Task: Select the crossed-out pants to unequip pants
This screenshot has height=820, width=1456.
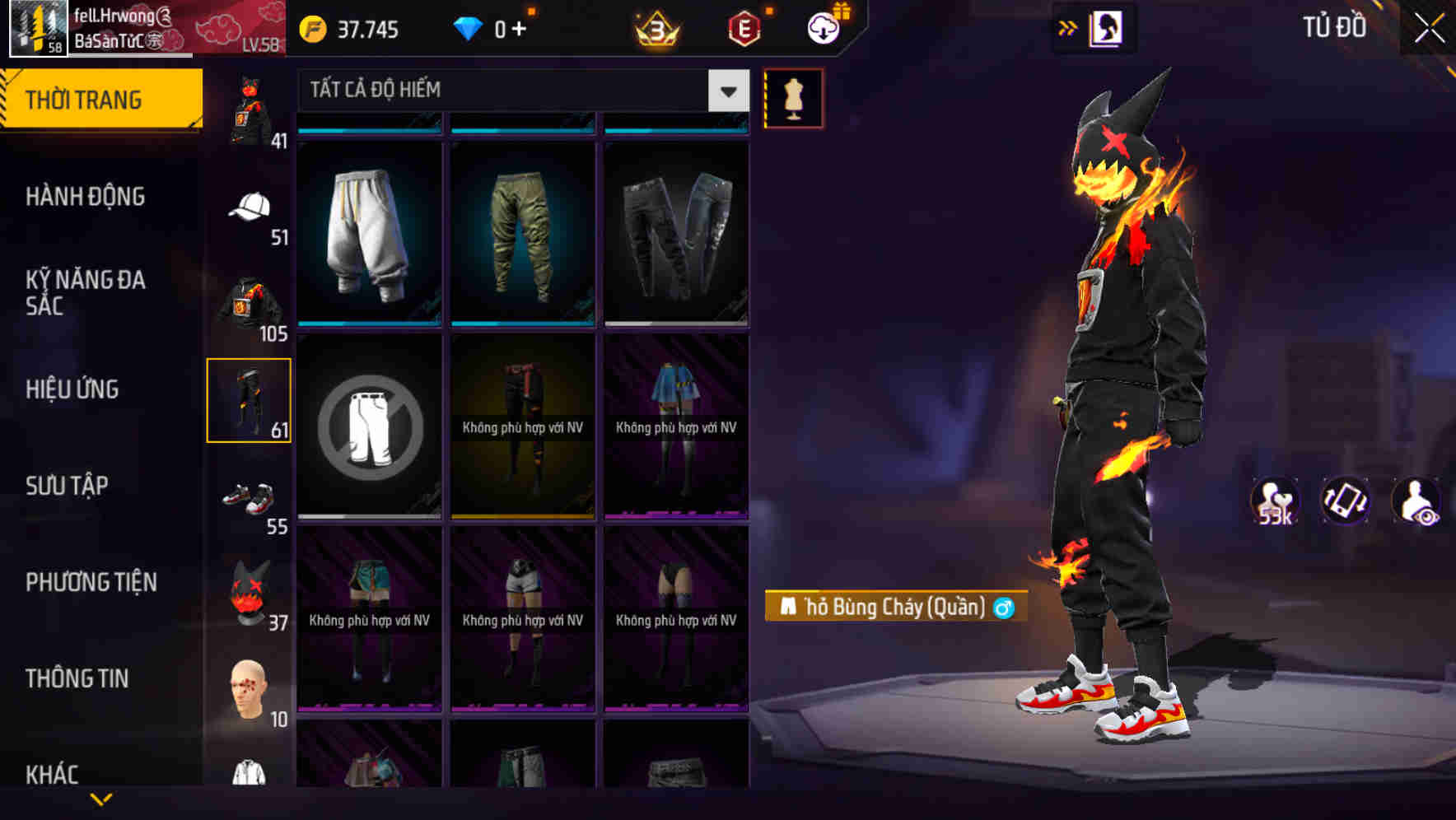Action: 369,426
